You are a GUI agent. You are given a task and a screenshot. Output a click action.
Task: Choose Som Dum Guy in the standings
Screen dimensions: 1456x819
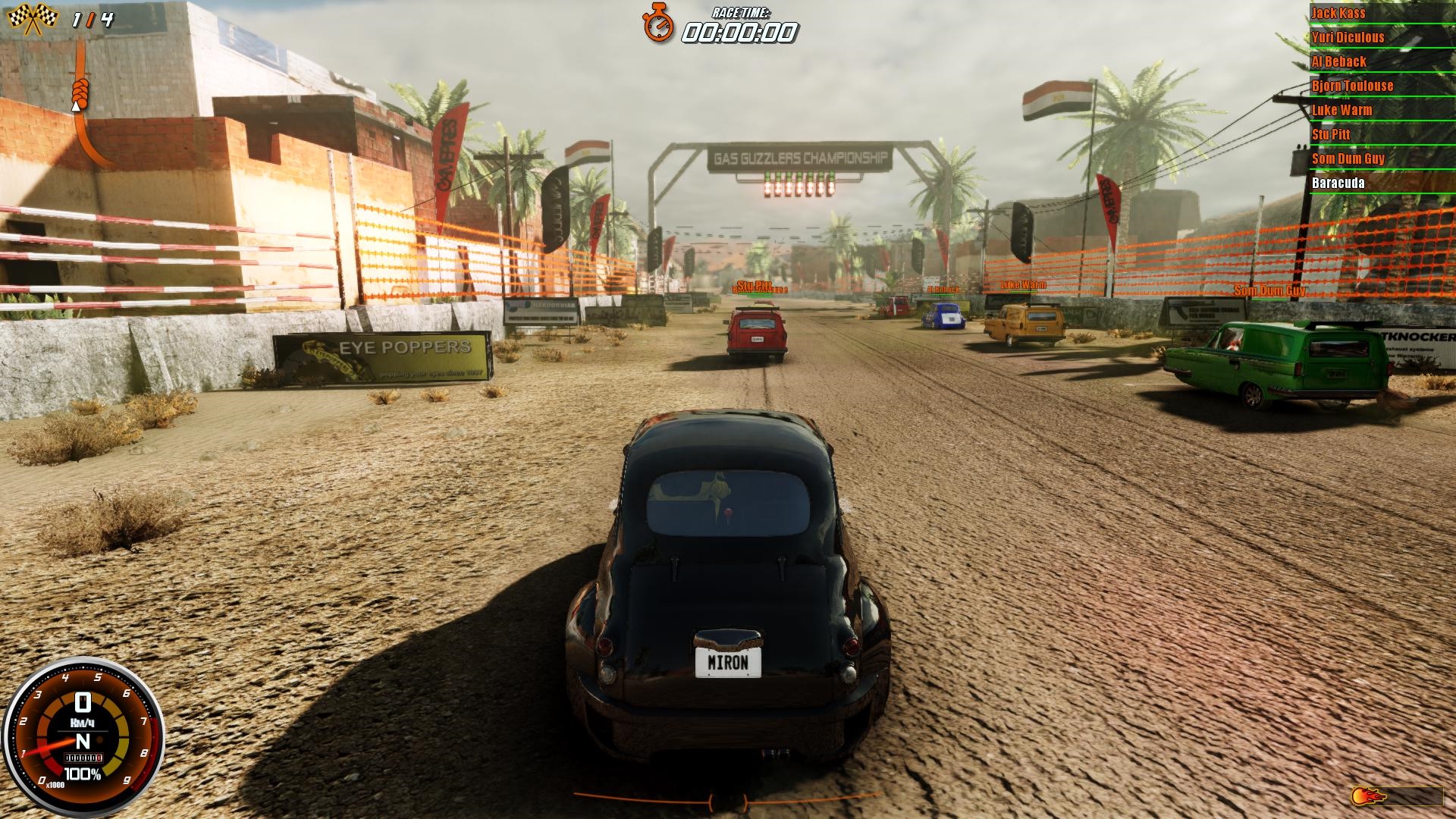[x=1348, y=158]
